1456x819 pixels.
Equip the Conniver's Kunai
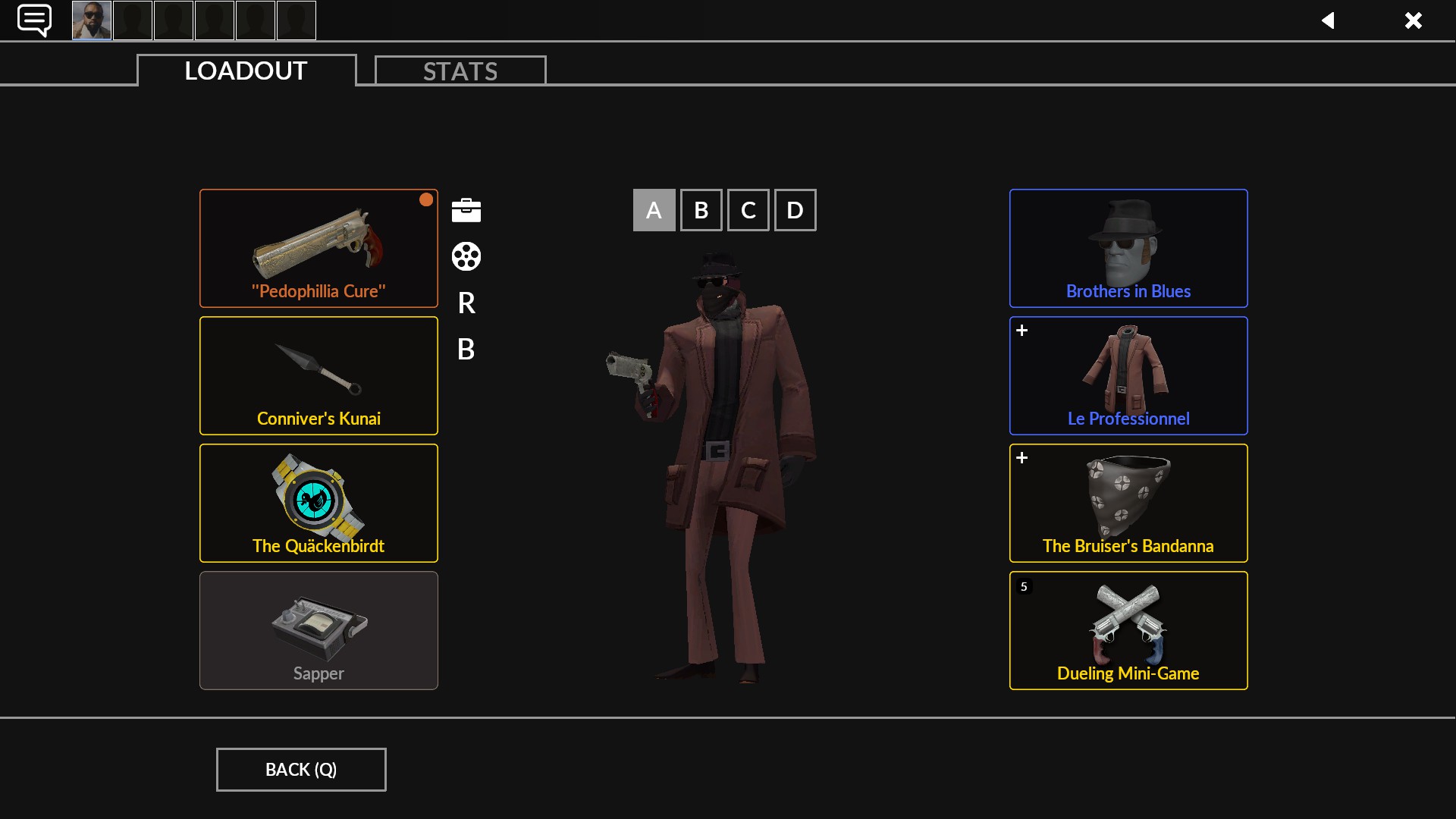(318, 375)
